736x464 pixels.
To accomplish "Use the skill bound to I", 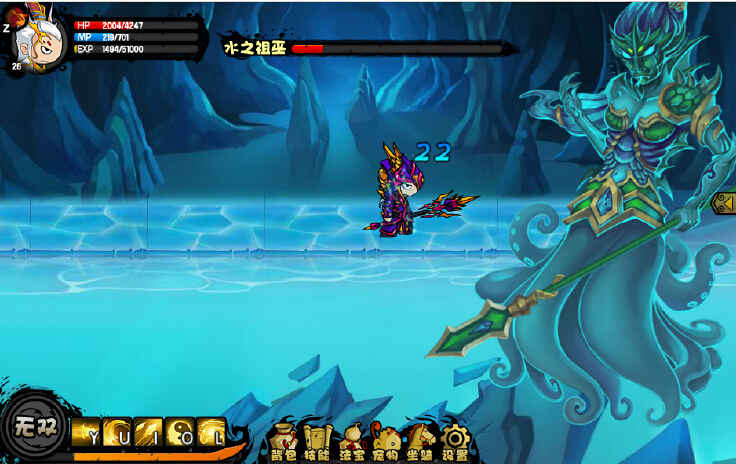I will (149, 432).
